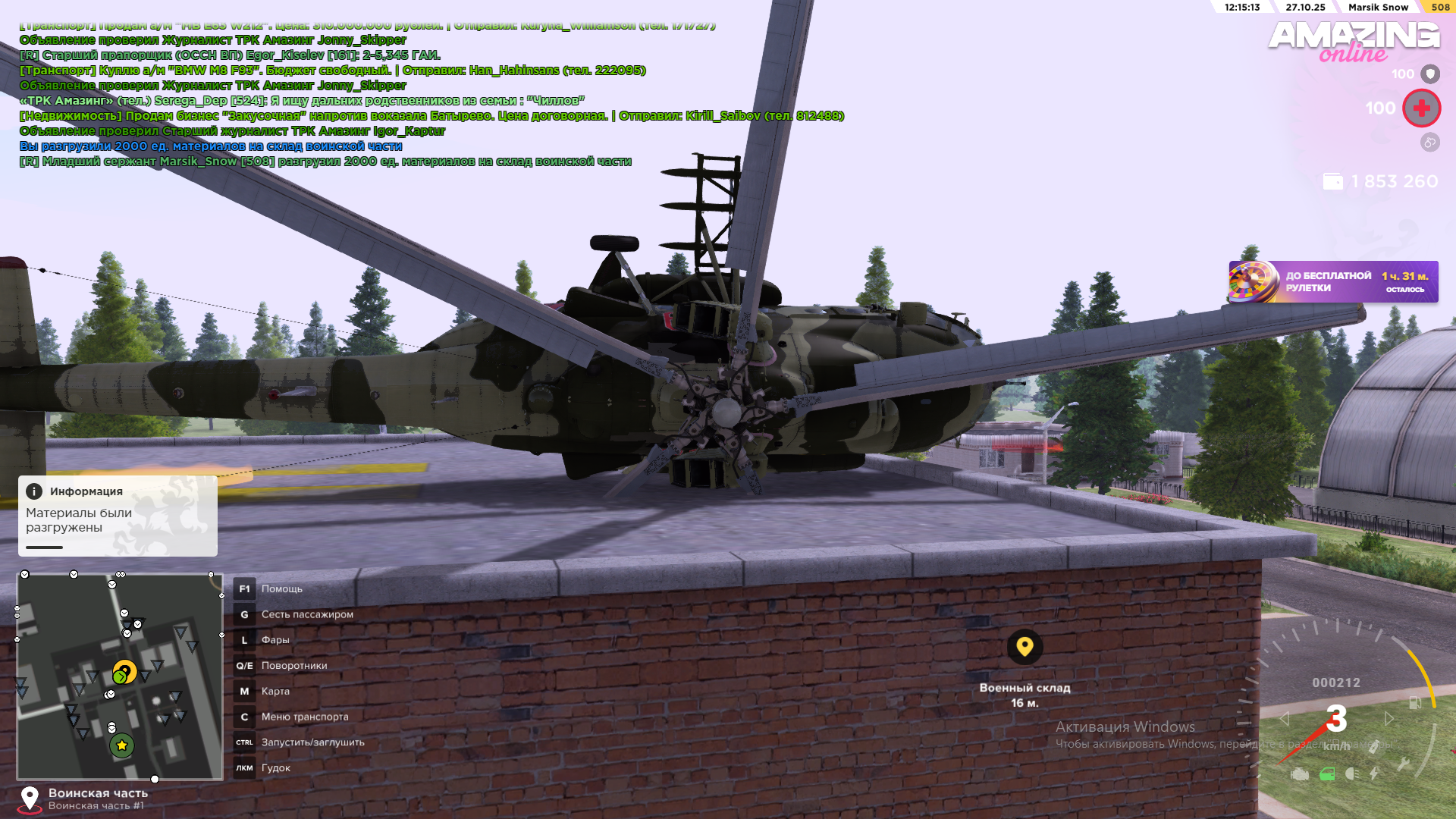The height and width of the screenshot is (819, 1456).
Task: Click the left gear-down arrow on speedometer
Action: 1285,718
